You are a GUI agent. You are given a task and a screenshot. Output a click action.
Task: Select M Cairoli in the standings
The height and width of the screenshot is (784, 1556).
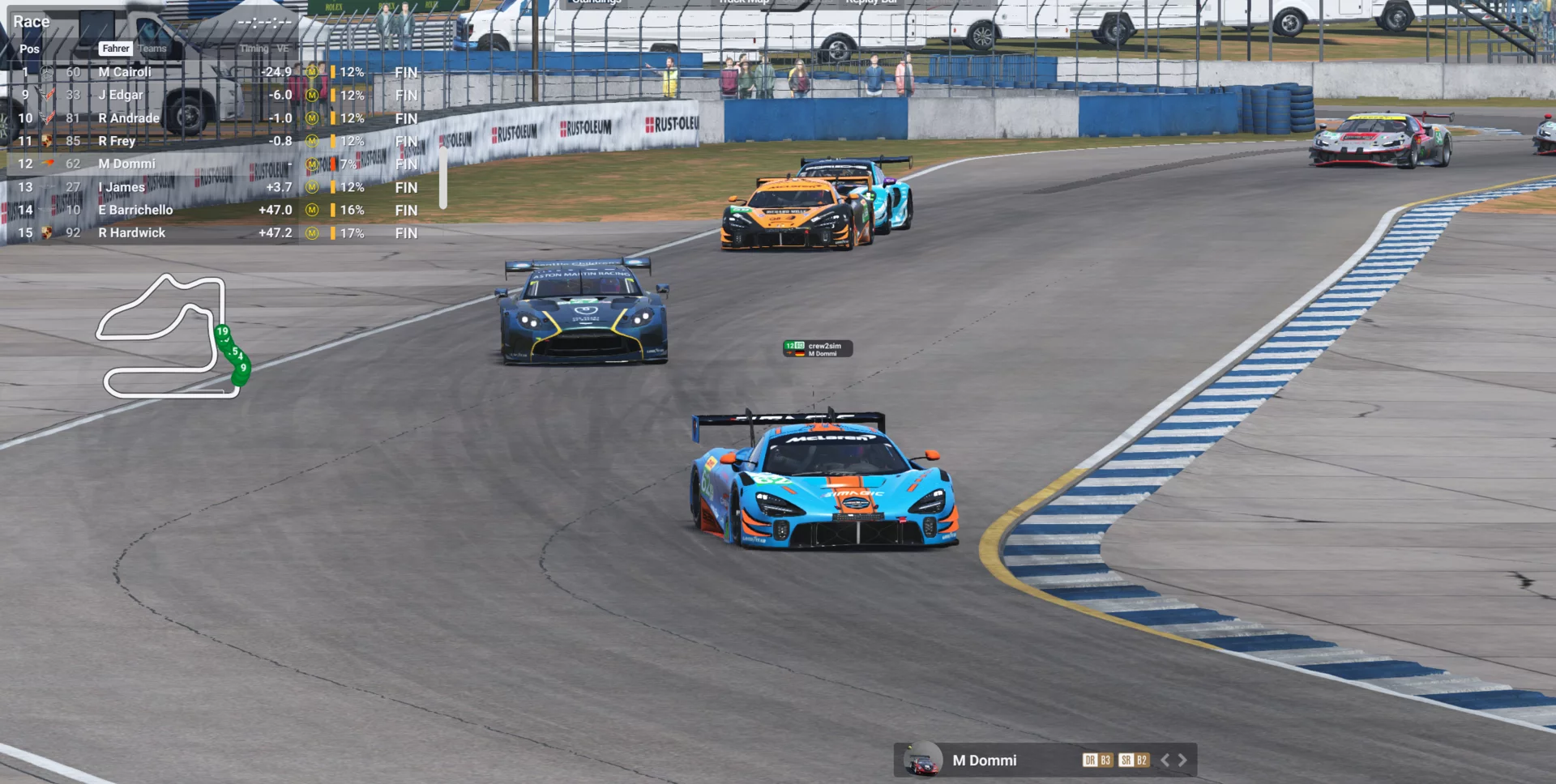pos(125,72)
